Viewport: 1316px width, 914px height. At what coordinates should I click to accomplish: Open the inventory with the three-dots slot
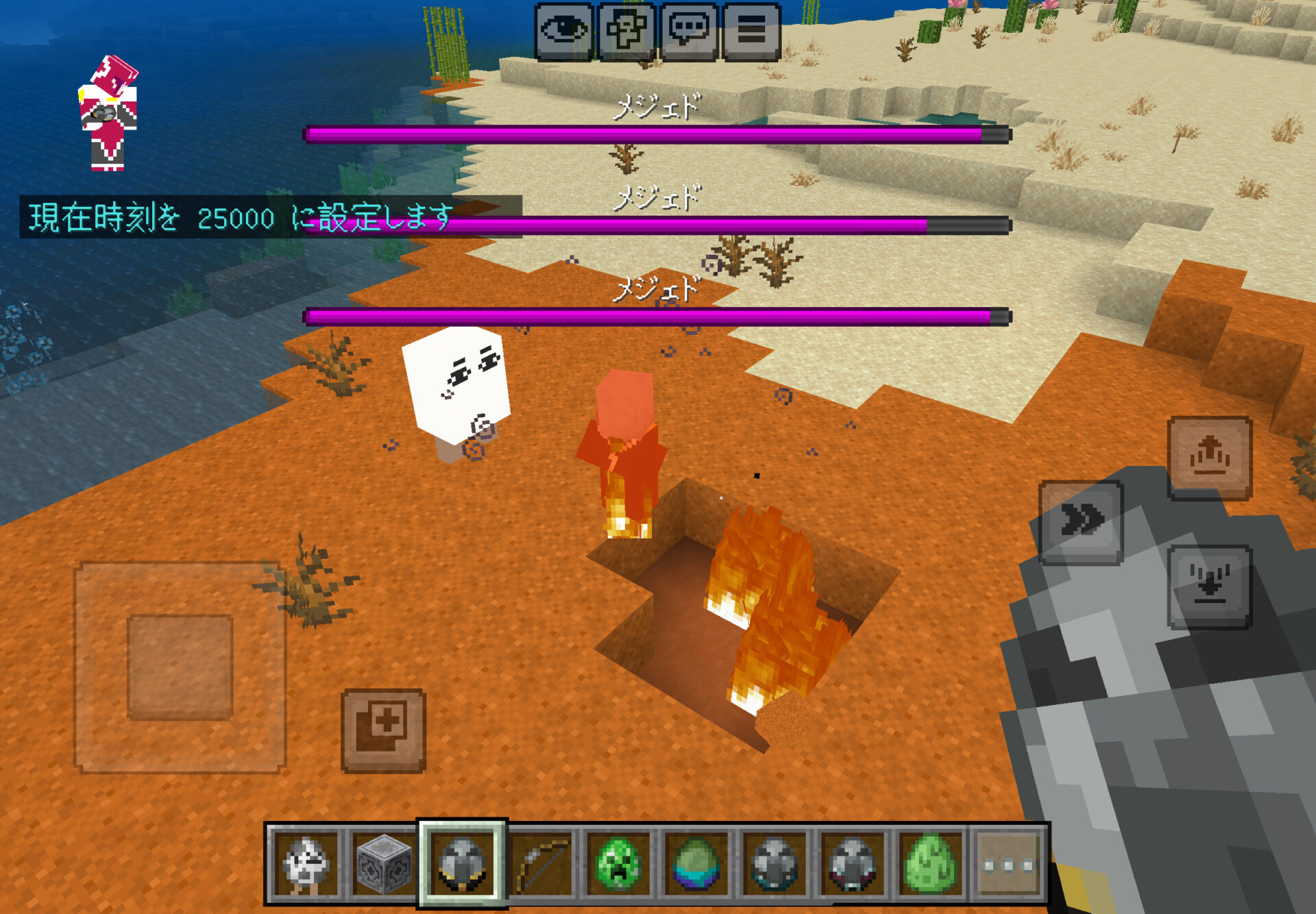point(1008,865)
